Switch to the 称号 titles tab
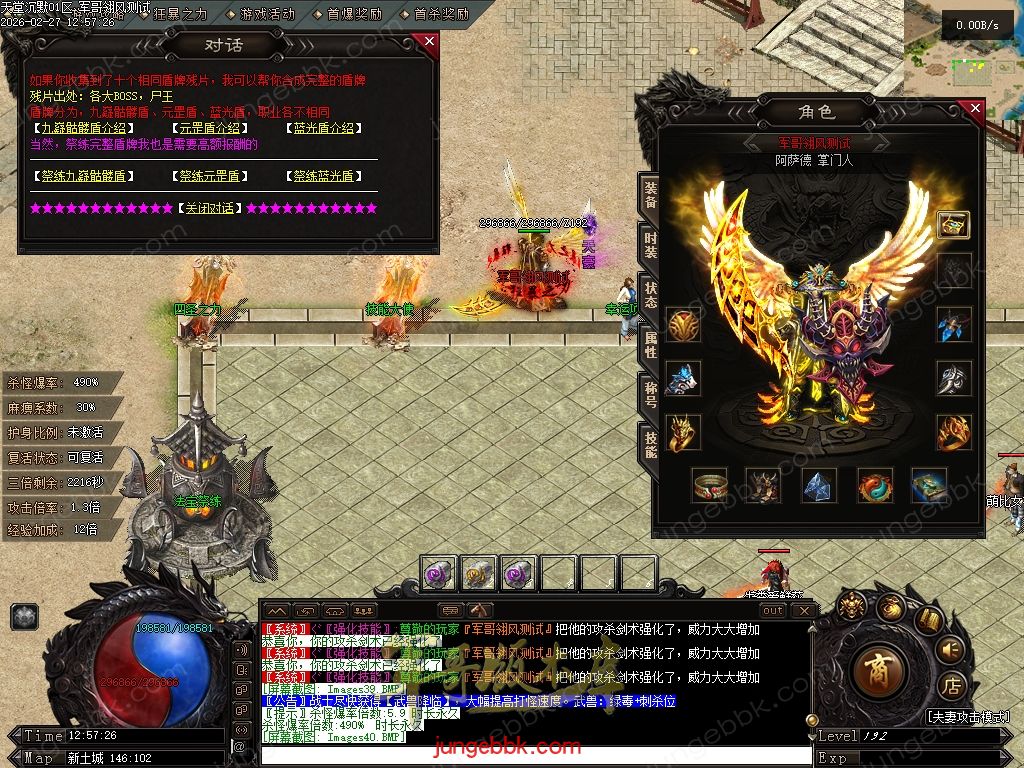The height and width of the screenshot is (768, 1024). (x=650, y=395)
